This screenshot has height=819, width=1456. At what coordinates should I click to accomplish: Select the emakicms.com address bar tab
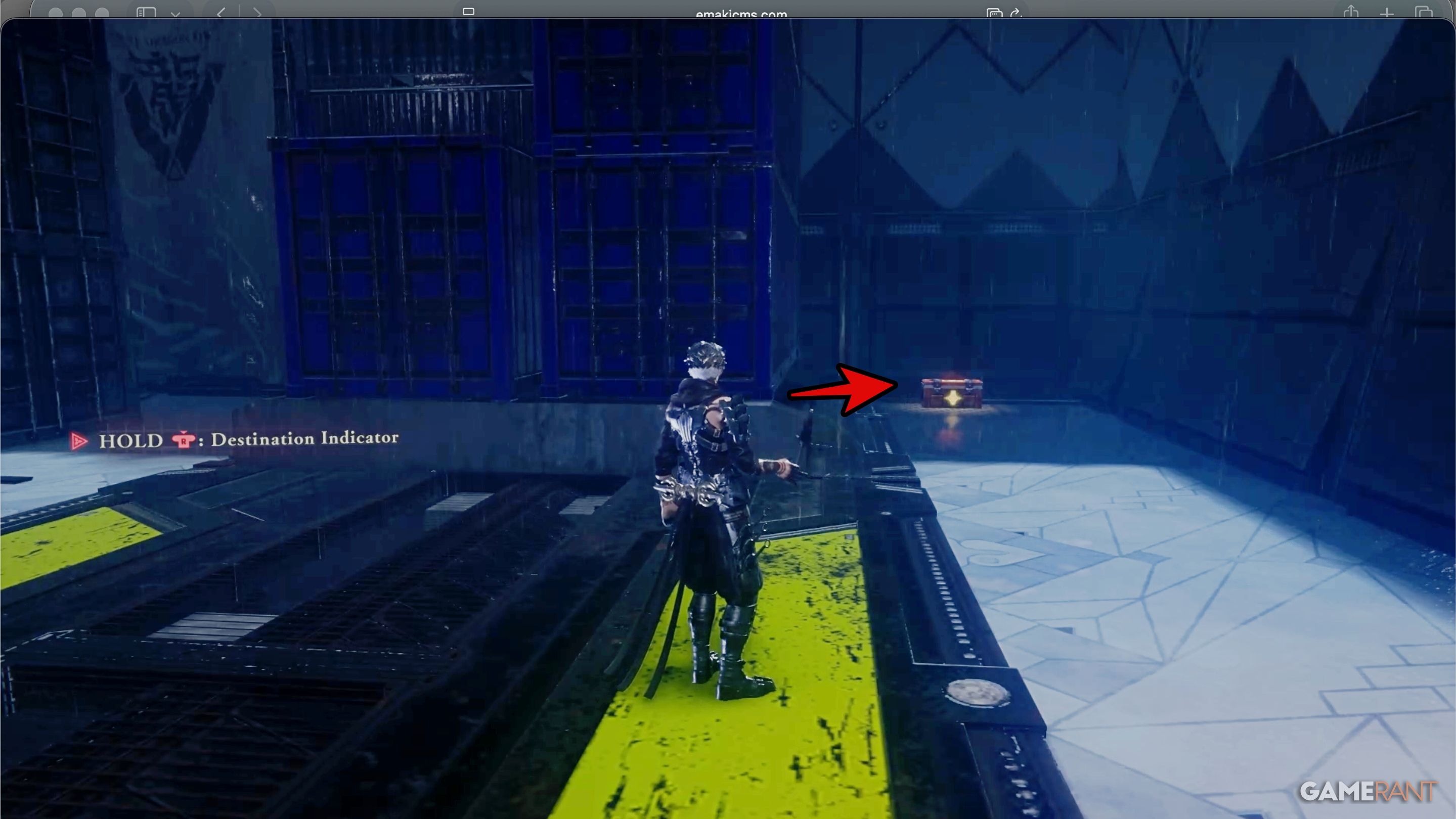click(x=740, y=14)
